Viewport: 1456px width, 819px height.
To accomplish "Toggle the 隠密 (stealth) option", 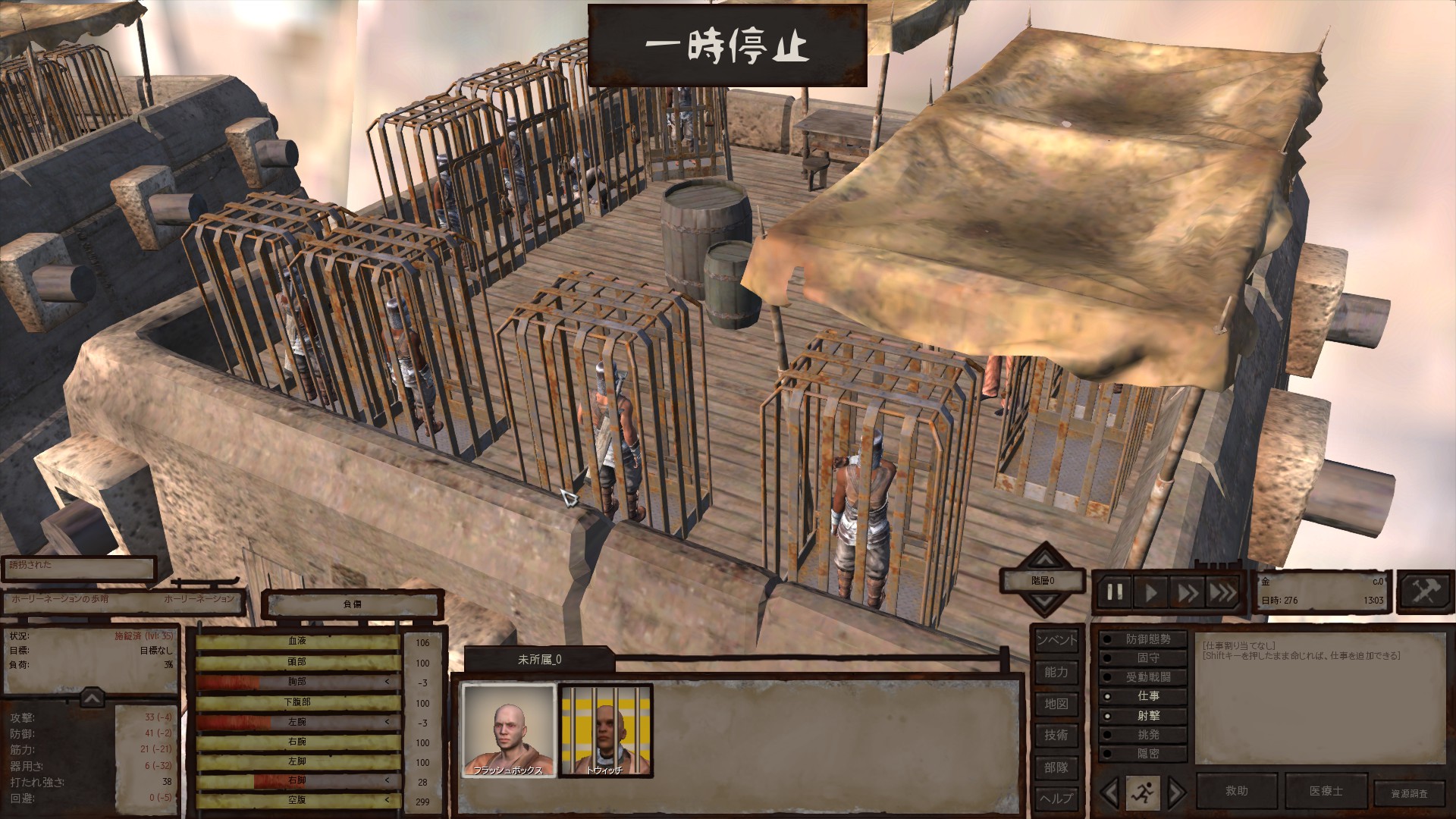I will click(x=1145, y=754).
